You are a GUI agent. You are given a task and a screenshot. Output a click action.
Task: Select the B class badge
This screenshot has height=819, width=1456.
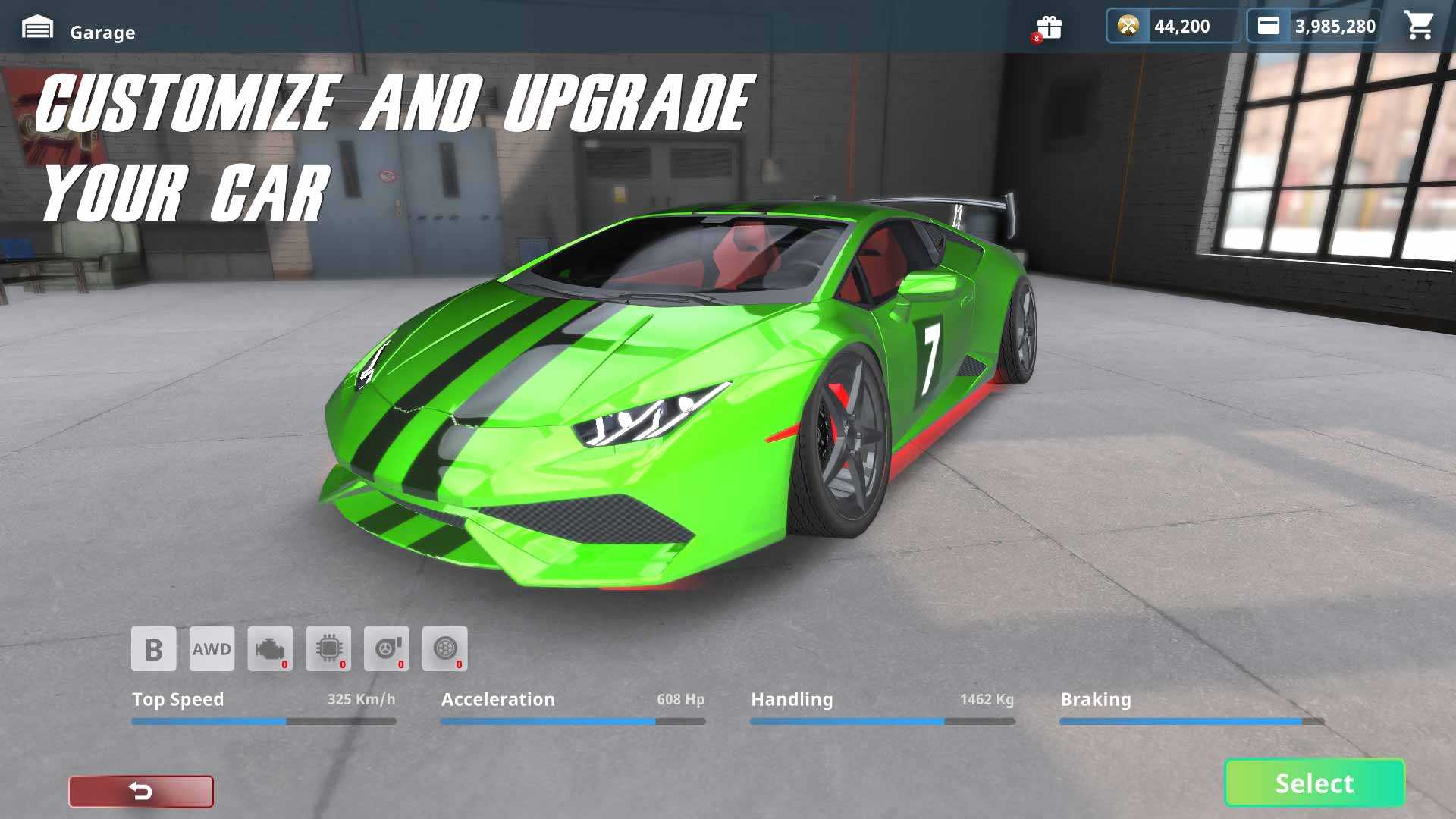(153, 649)
